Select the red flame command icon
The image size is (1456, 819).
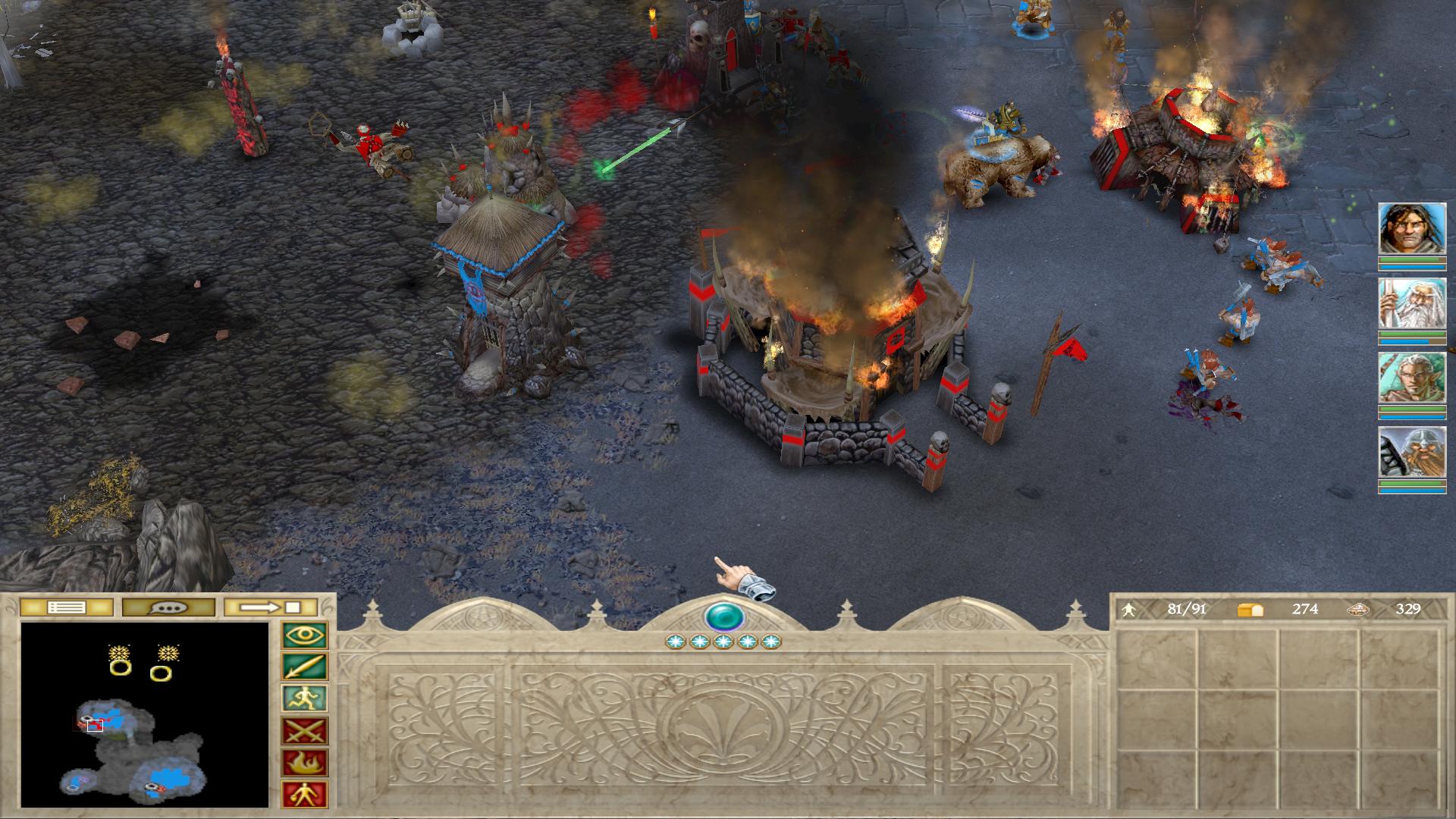[305, 763]
